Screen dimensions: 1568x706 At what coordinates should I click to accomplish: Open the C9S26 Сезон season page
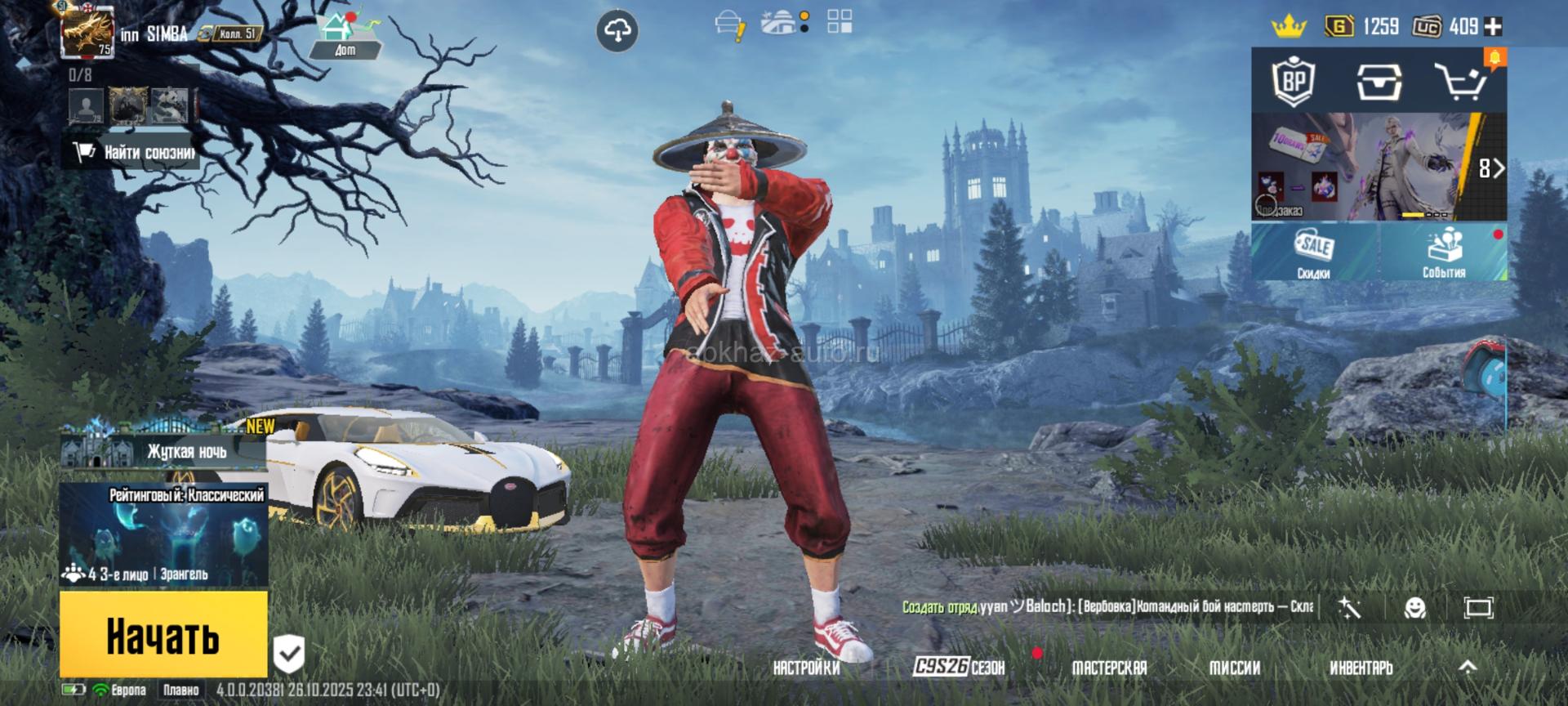pos(959,667)
